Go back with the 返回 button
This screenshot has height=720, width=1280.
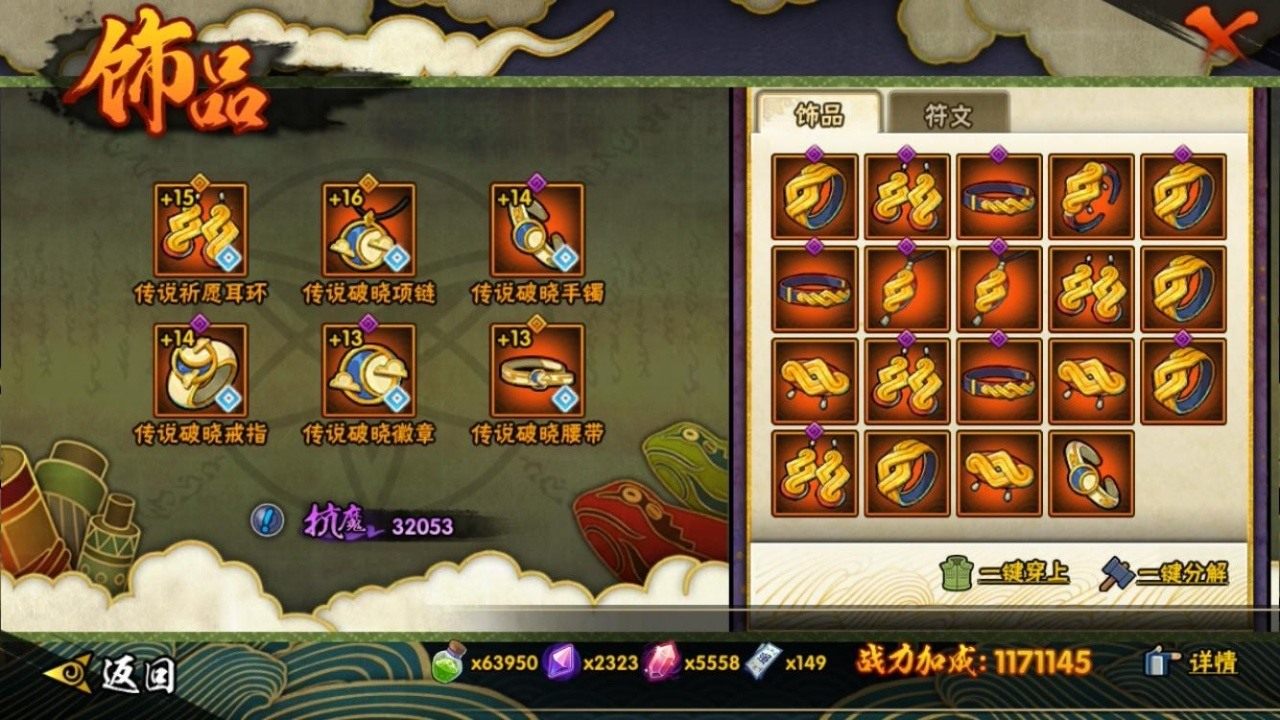tap(110, 674)
